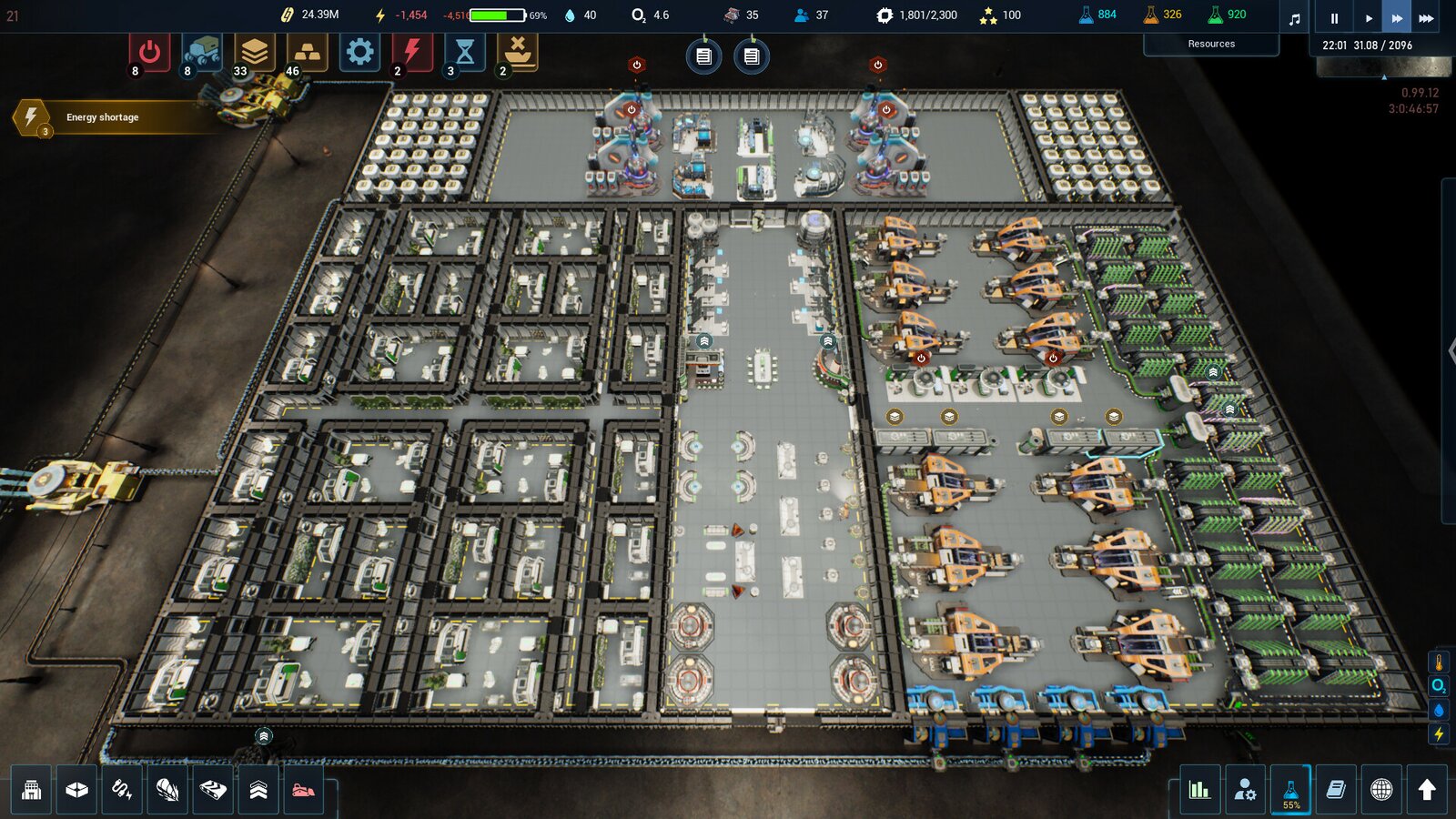Toggle the temperature overlay
Viewport: 1456px width, 819px height.
coord(1439,662)
